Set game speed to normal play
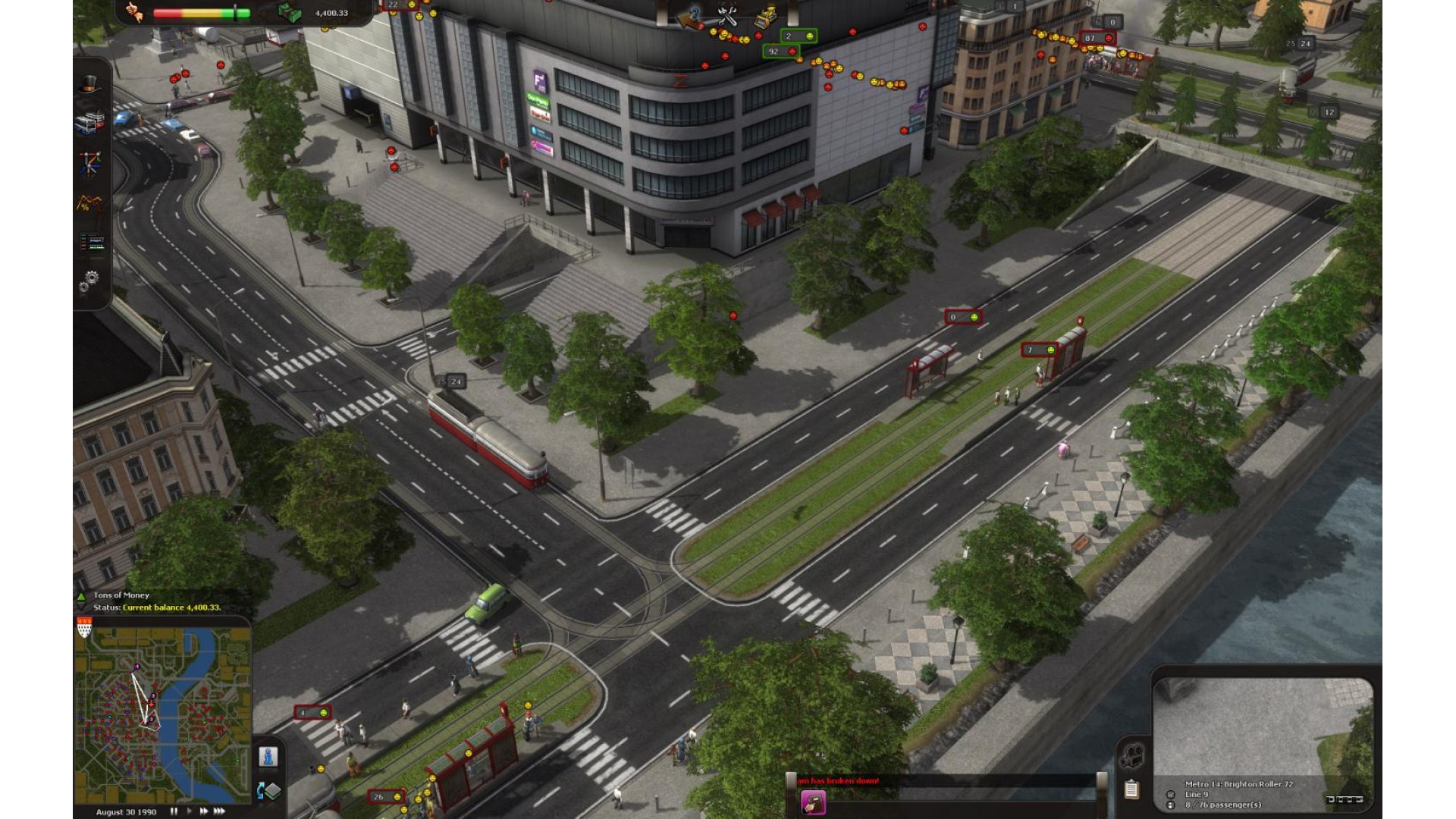Screen dimensions: 1456x819 (x=189, y=811)
